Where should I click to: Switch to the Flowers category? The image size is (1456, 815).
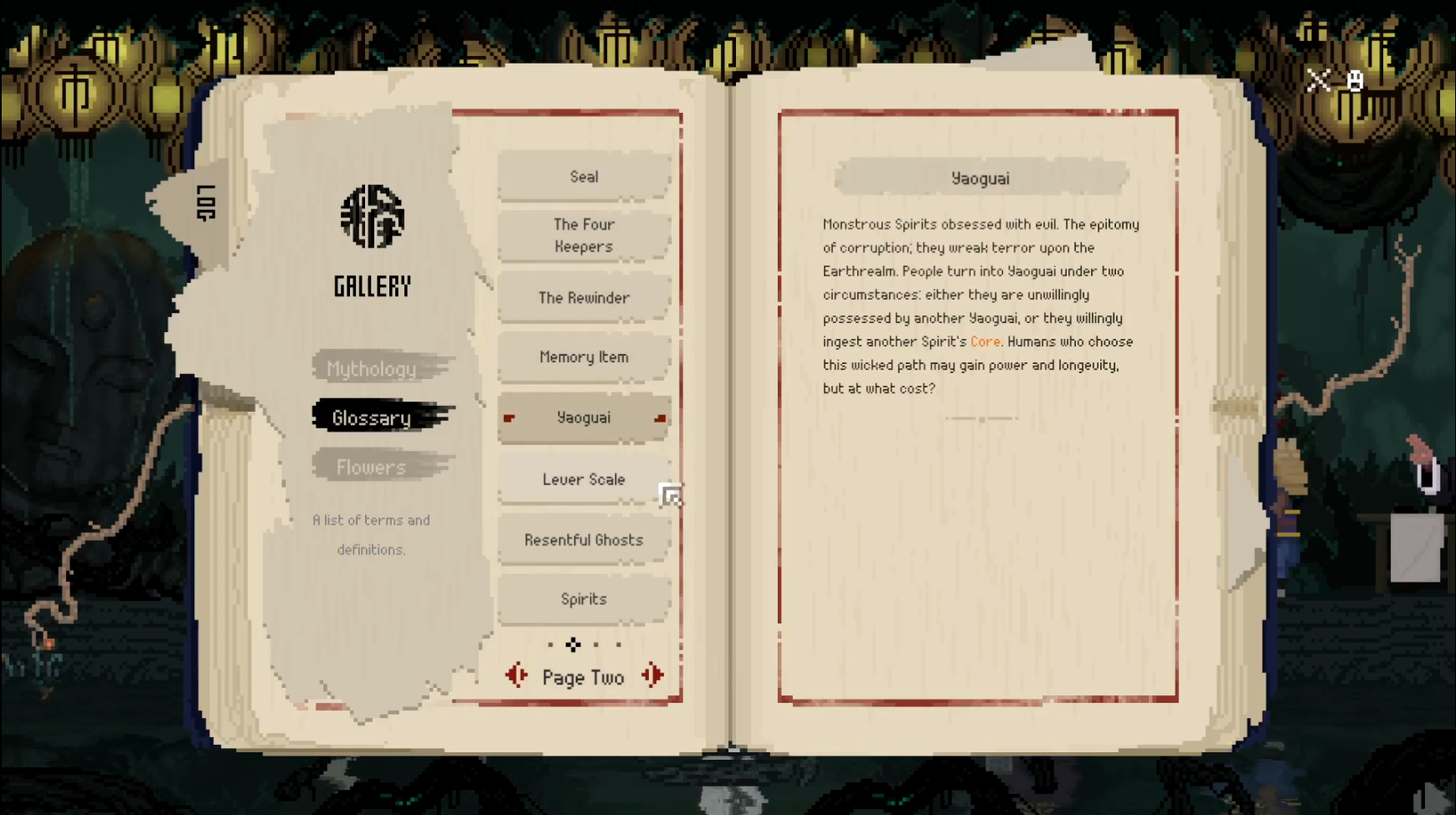372,467
